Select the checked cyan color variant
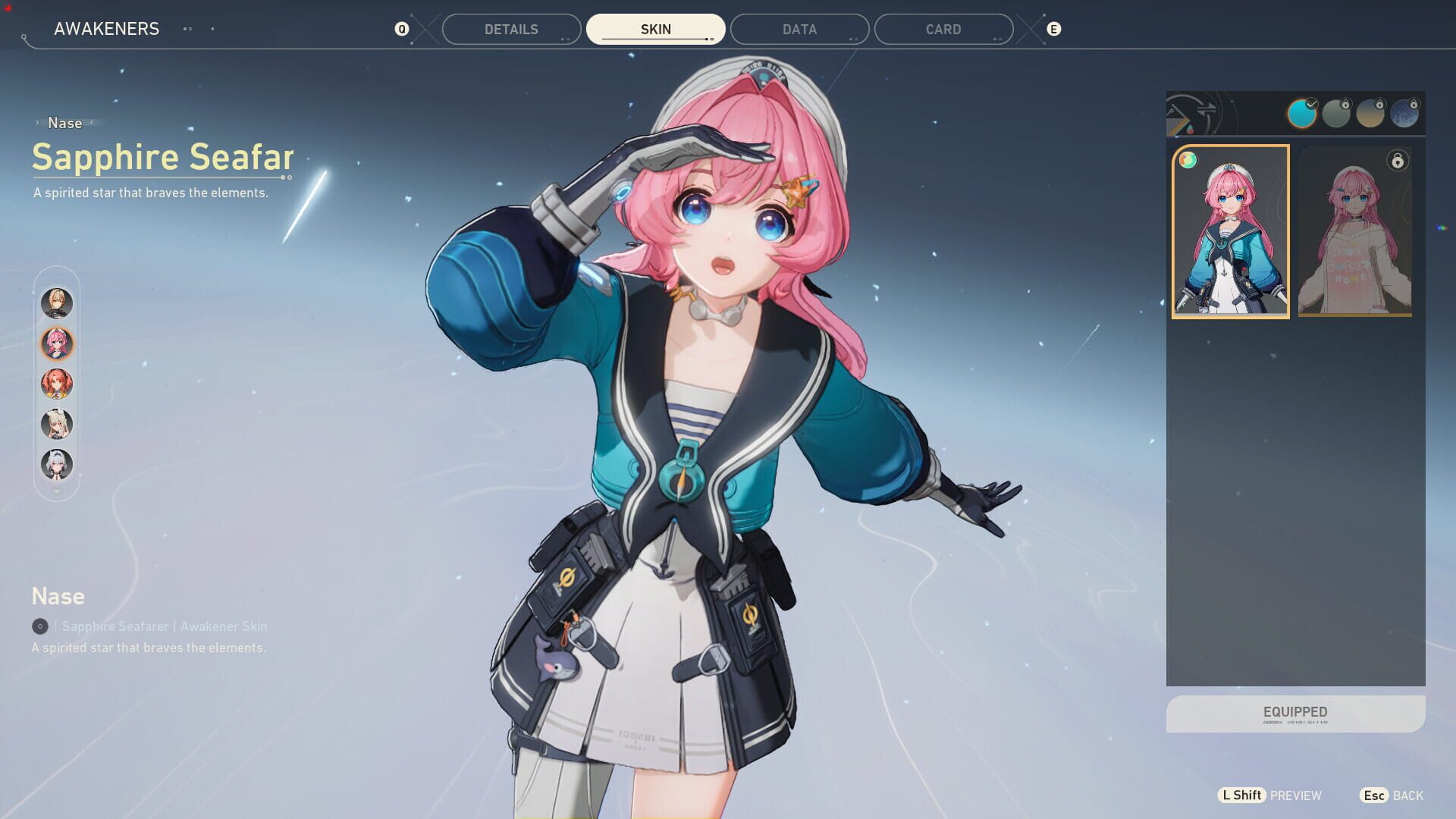The width and height of the screenshot is (1456, 819). 1302,115
